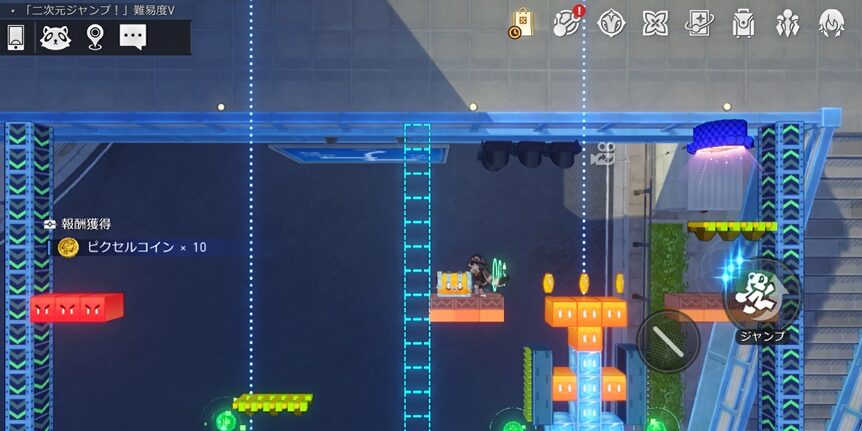Viewport: 862px width, 431px height.
Task: Activate the round attack button beside jump
Action: (667, 341)
